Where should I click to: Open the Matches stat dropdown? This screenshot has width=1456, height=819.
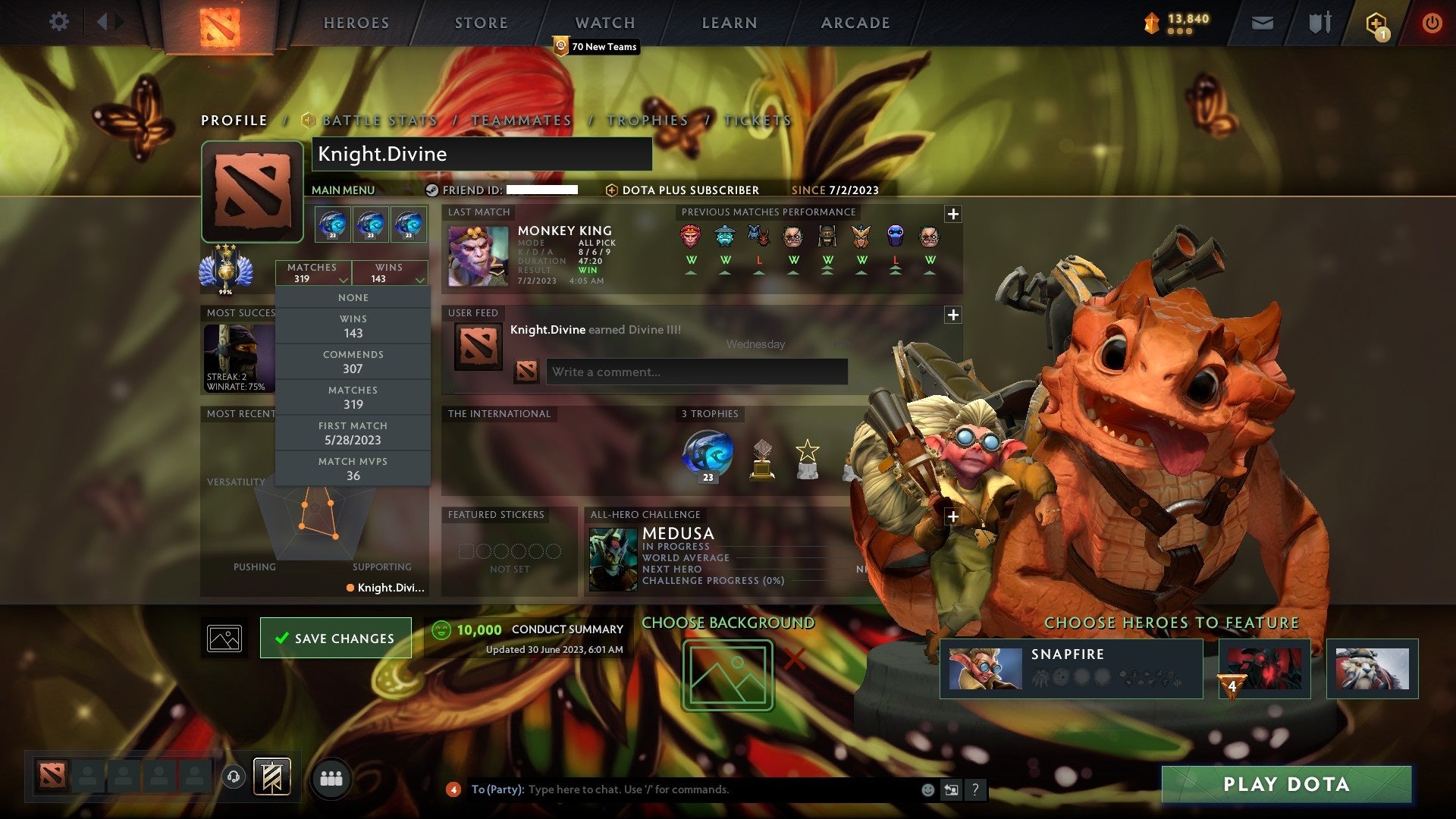tap(314, 273)
